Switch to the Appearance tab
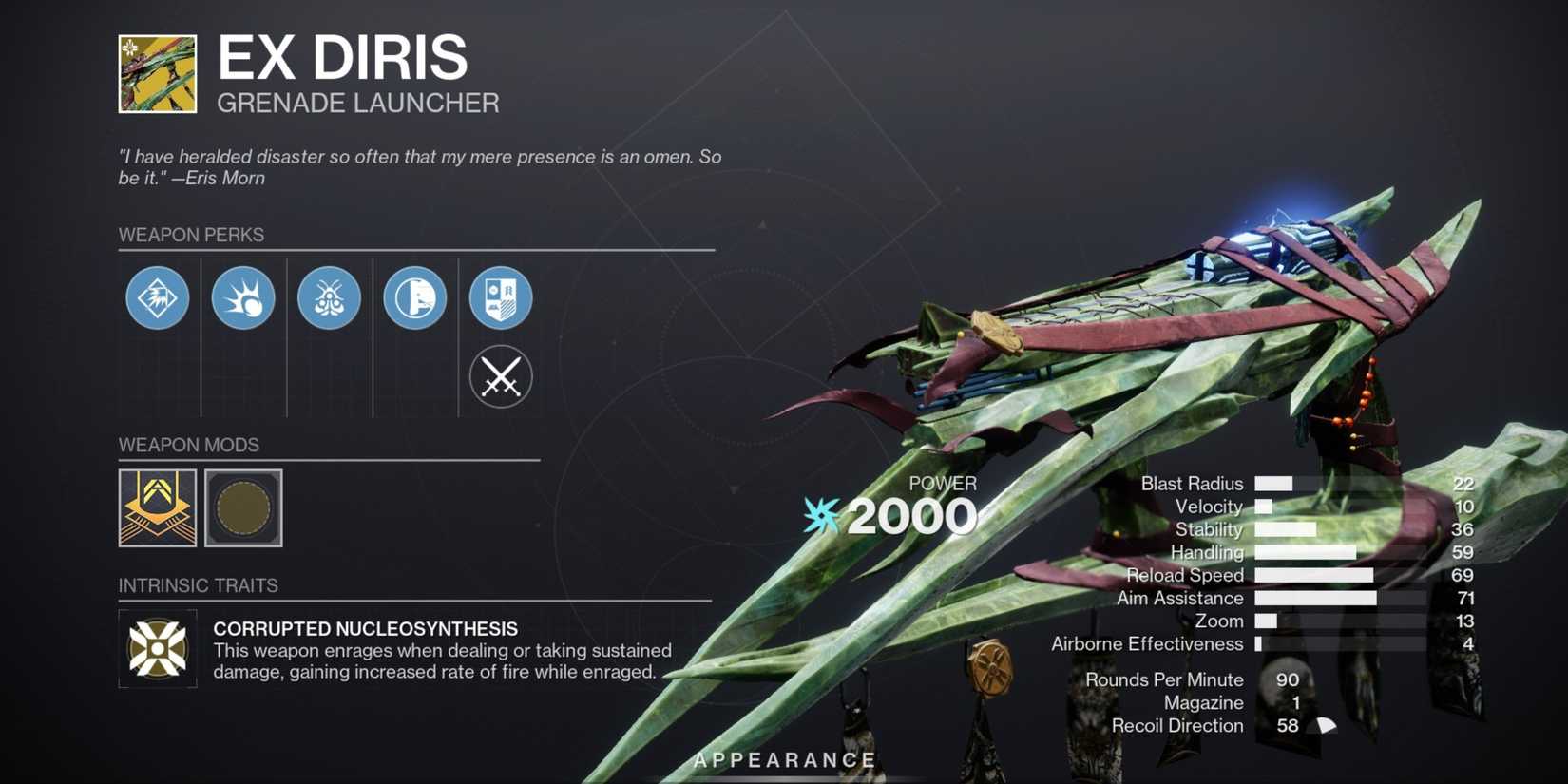Image resolution: width=1568 pixels, height=784 pixels. tap(785, 759)
